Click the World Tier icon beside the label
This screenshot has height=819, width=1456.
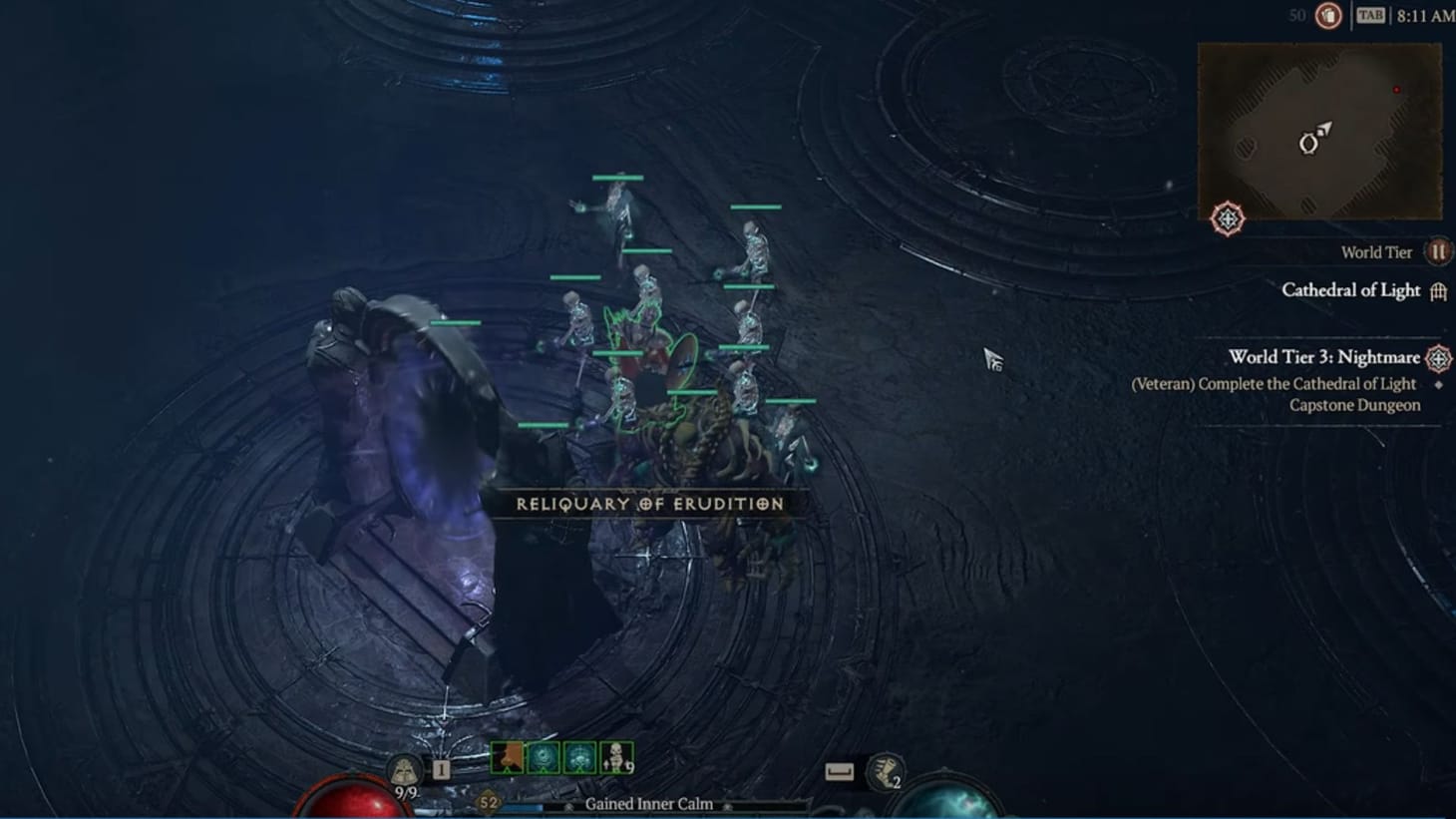tap(1438, 252)
